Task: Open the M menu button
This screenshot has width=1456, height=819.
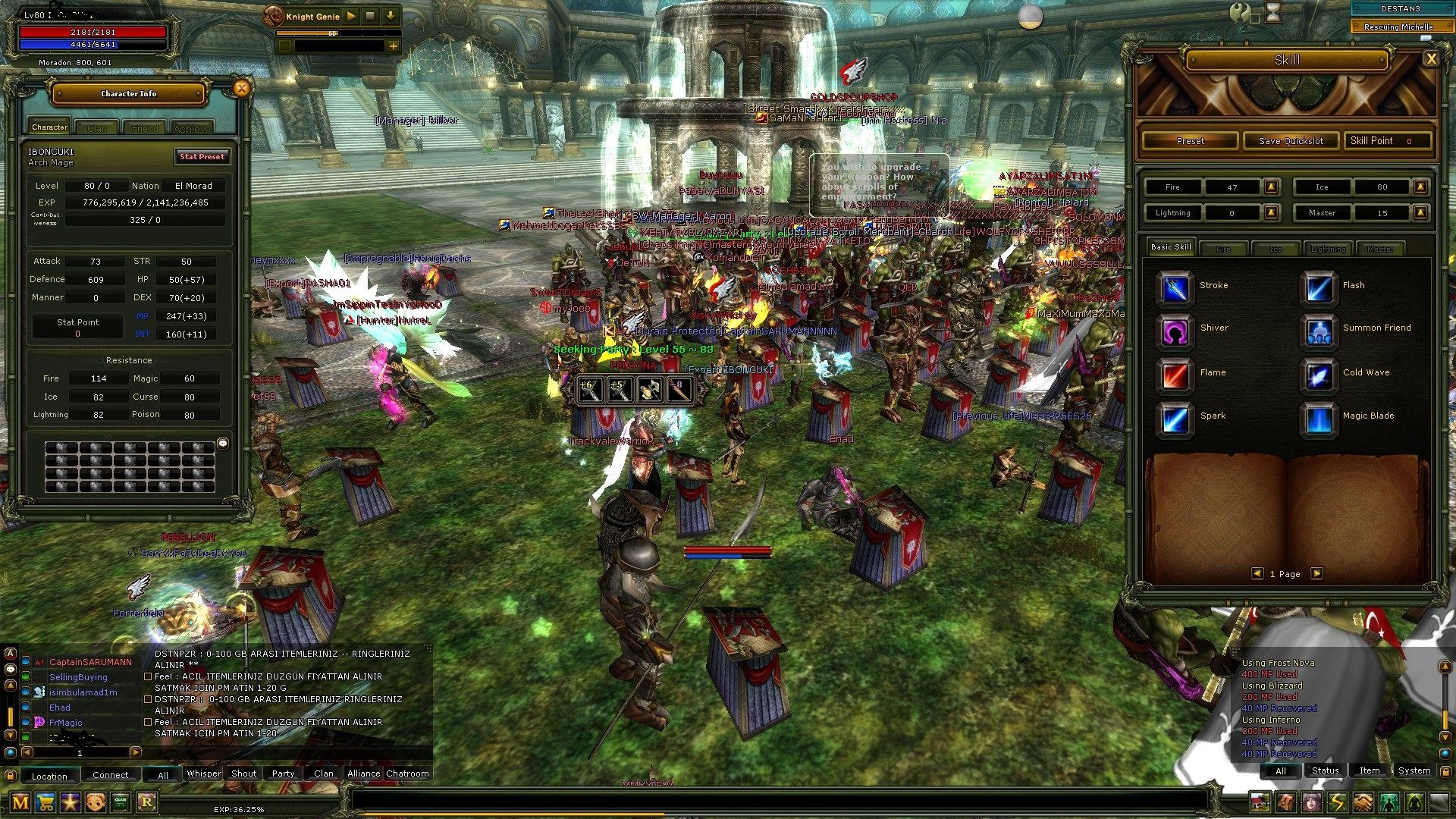Action: click(20, 802)
